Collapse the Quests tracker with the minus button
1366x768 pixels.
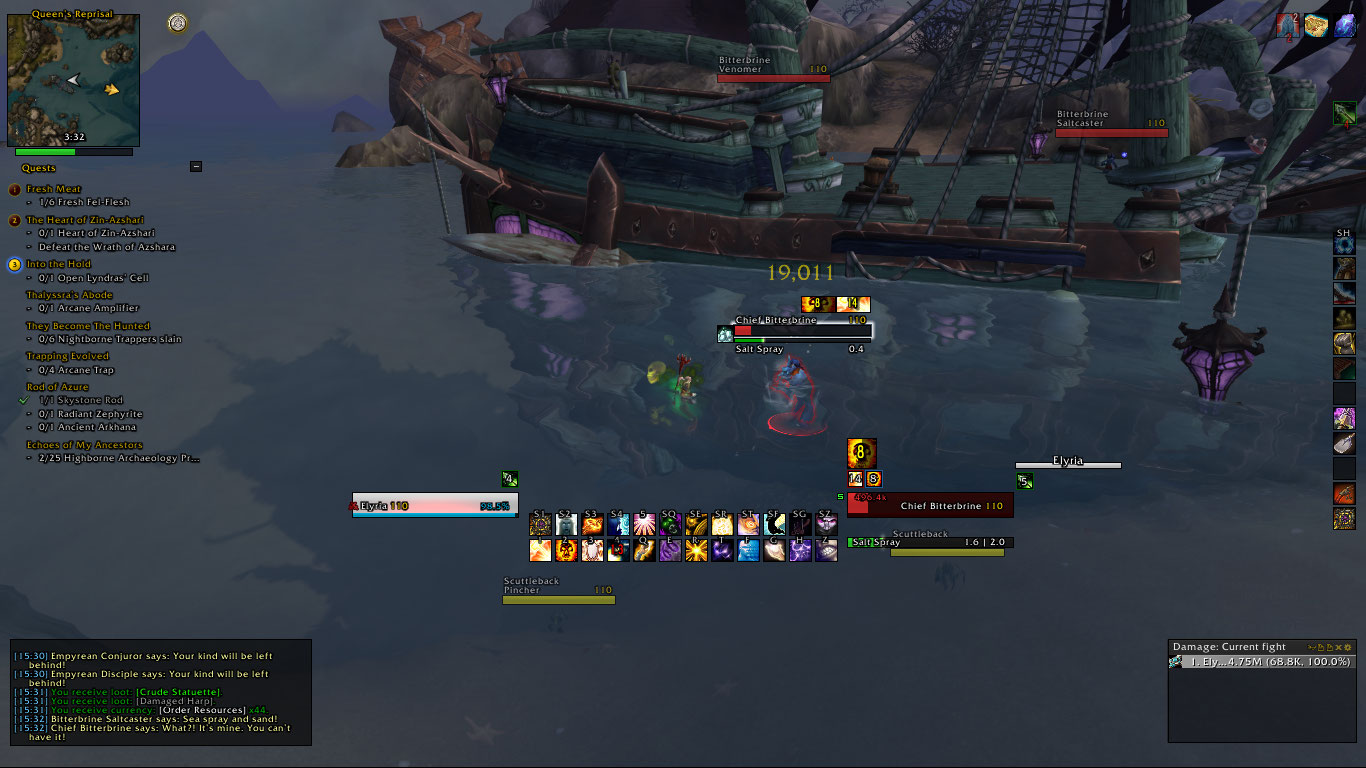coord(196,167)
